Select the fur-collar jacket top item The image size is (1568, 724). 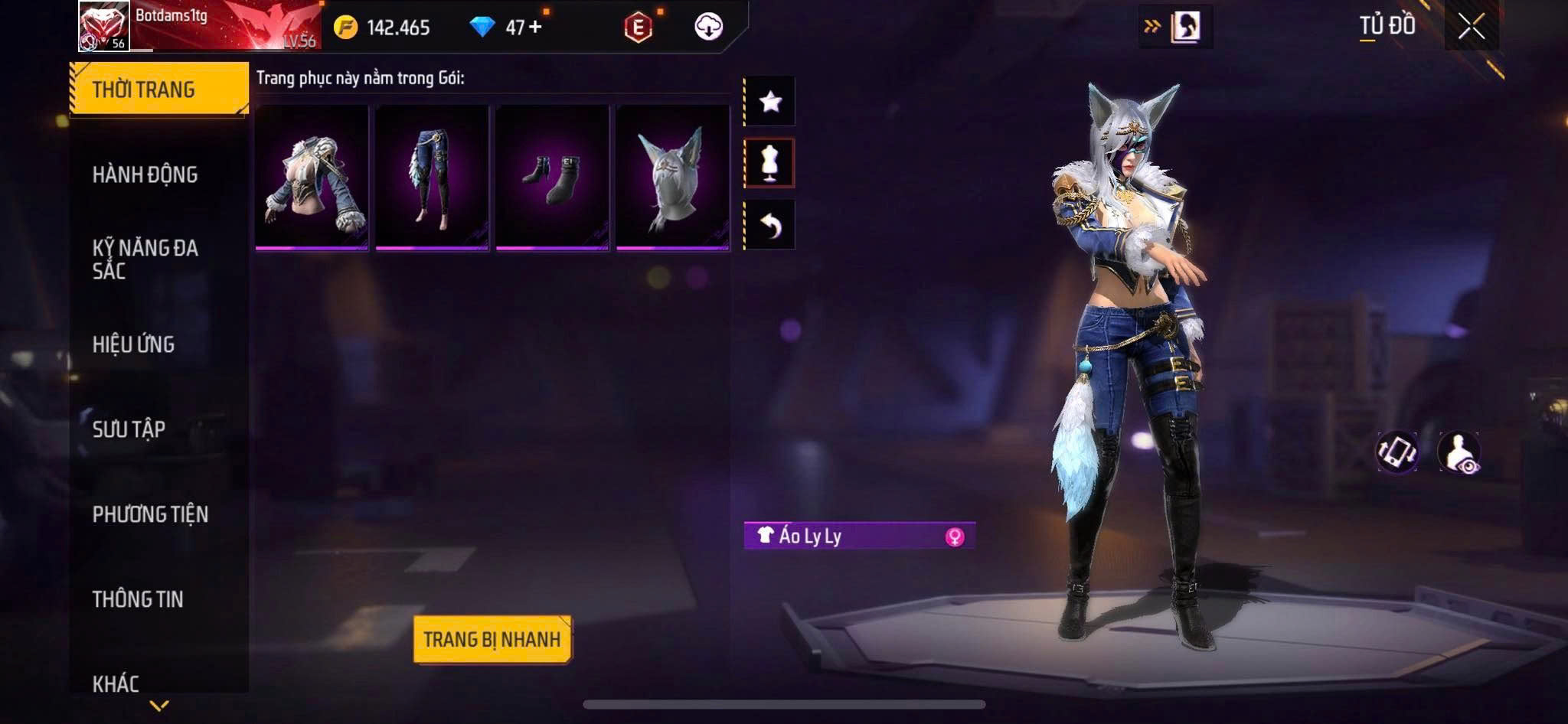pyautogui.click(x=312, y=177)
